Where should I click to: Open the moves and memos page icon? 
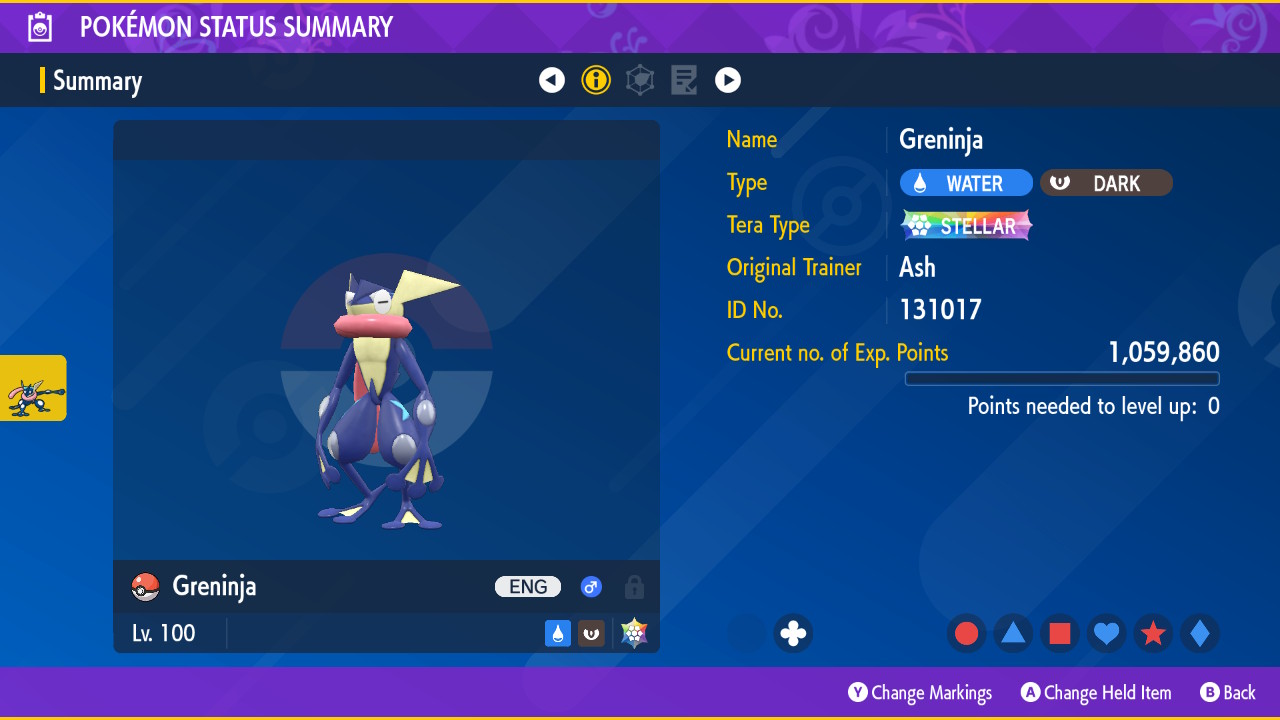click(x=683, y=80)
